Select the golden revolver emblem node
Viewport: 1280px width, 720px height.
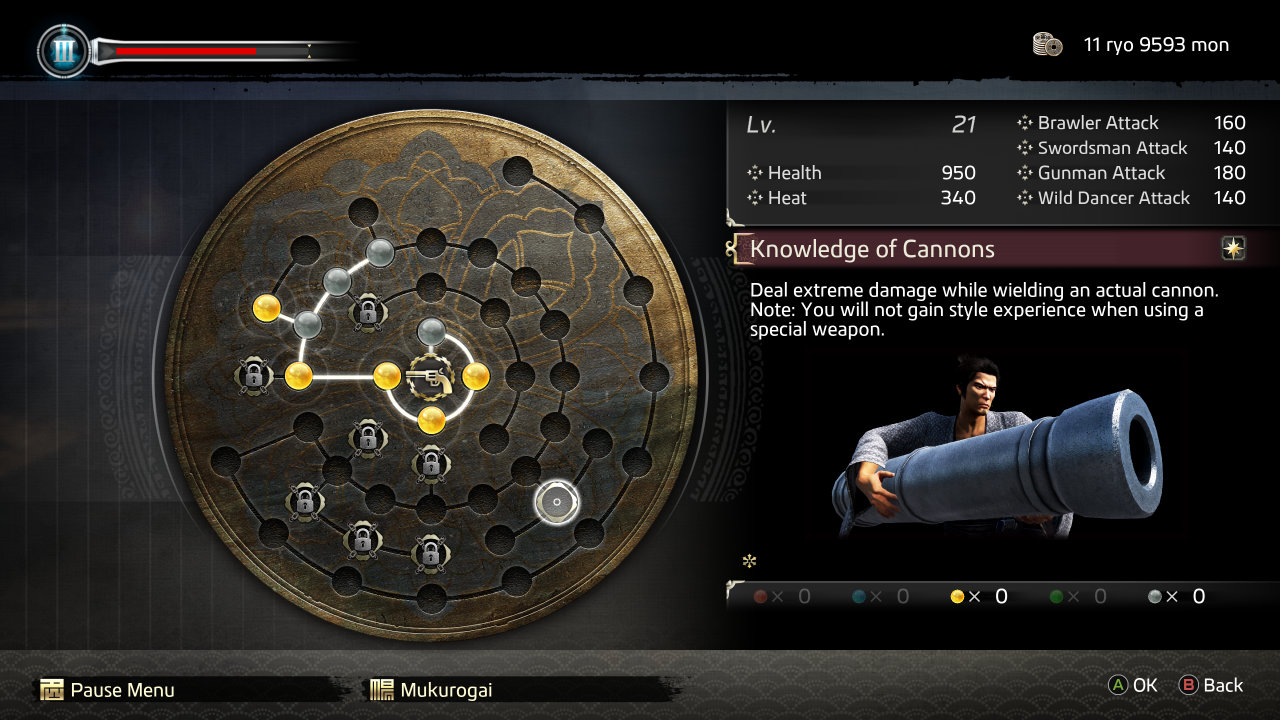pos(430,376)
